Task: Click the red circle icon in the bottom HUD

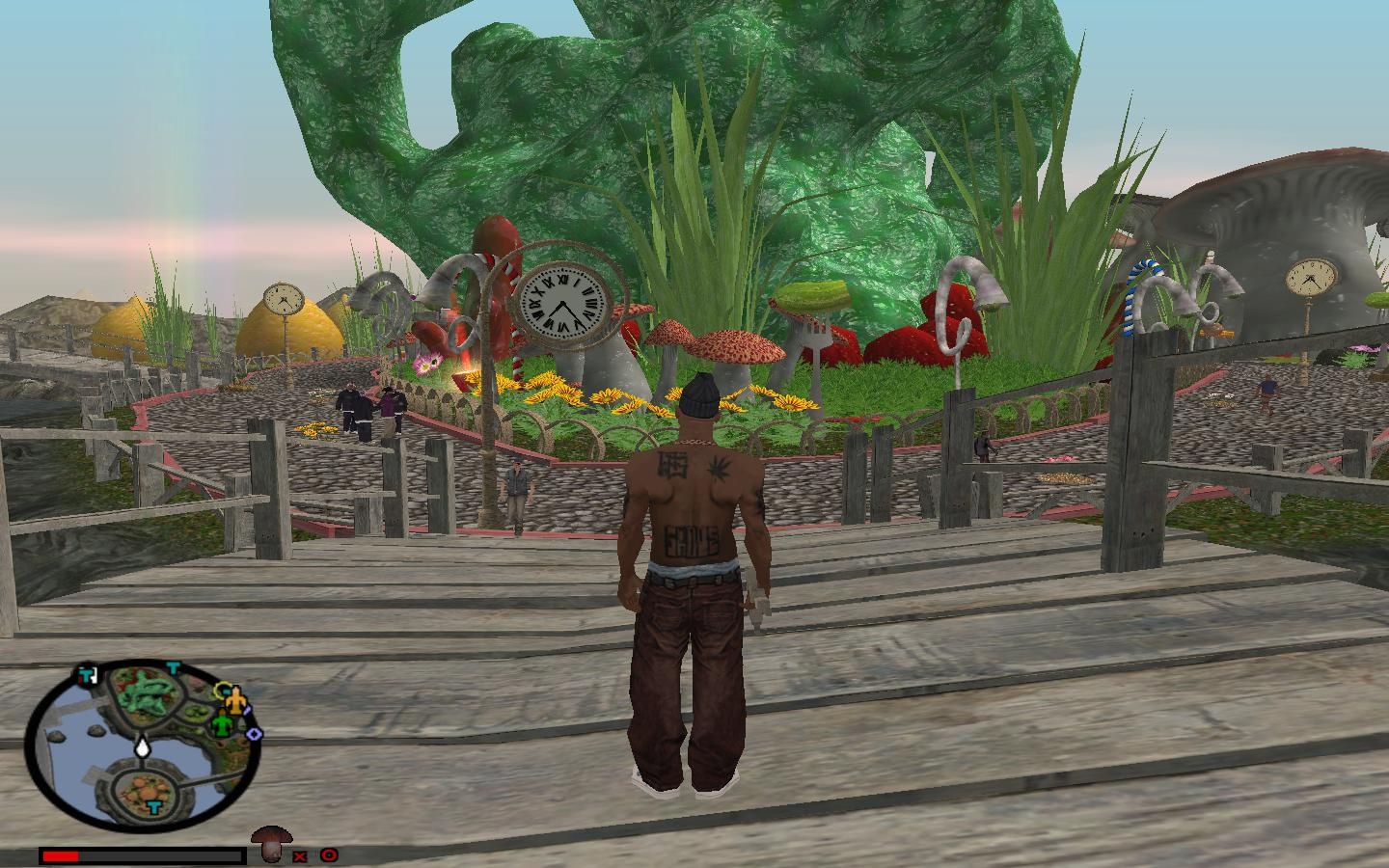Action: pos(329,854)
